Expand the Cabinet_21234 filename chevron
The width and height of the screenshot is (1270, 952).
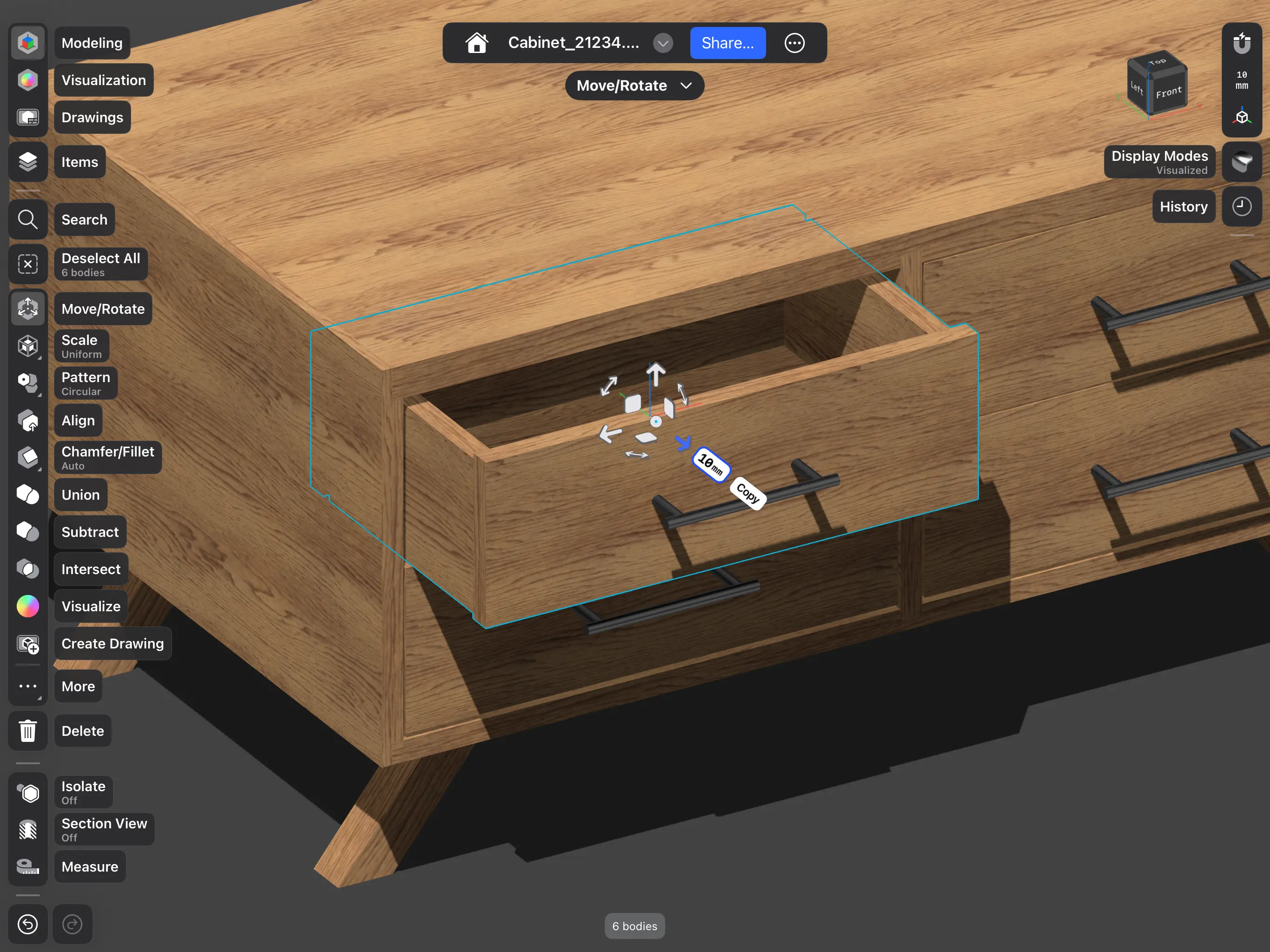[662, 42]
